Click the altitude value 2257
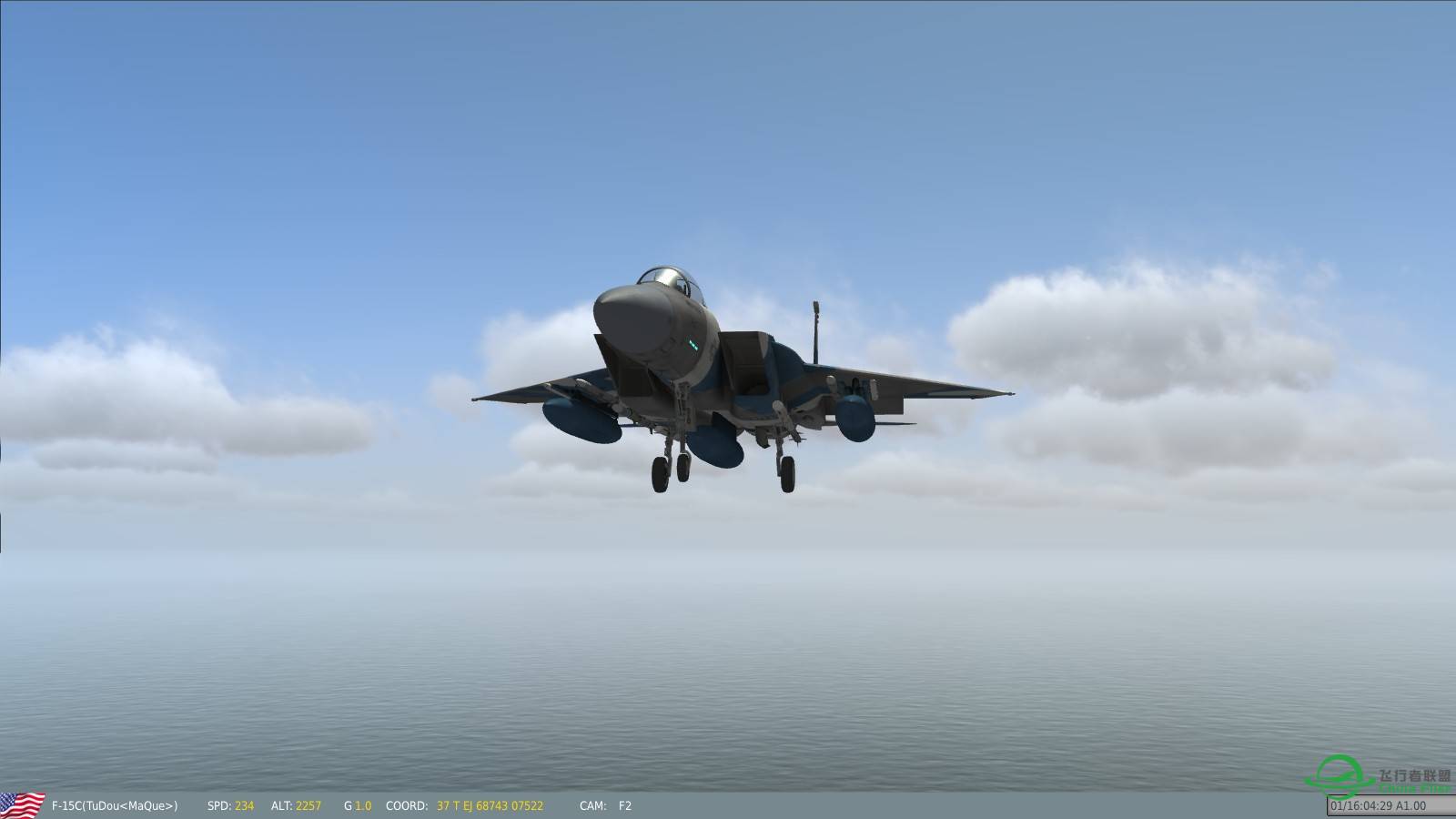Screen dimensions: 1456x819 pyautogui.click(x=308, y=805)
